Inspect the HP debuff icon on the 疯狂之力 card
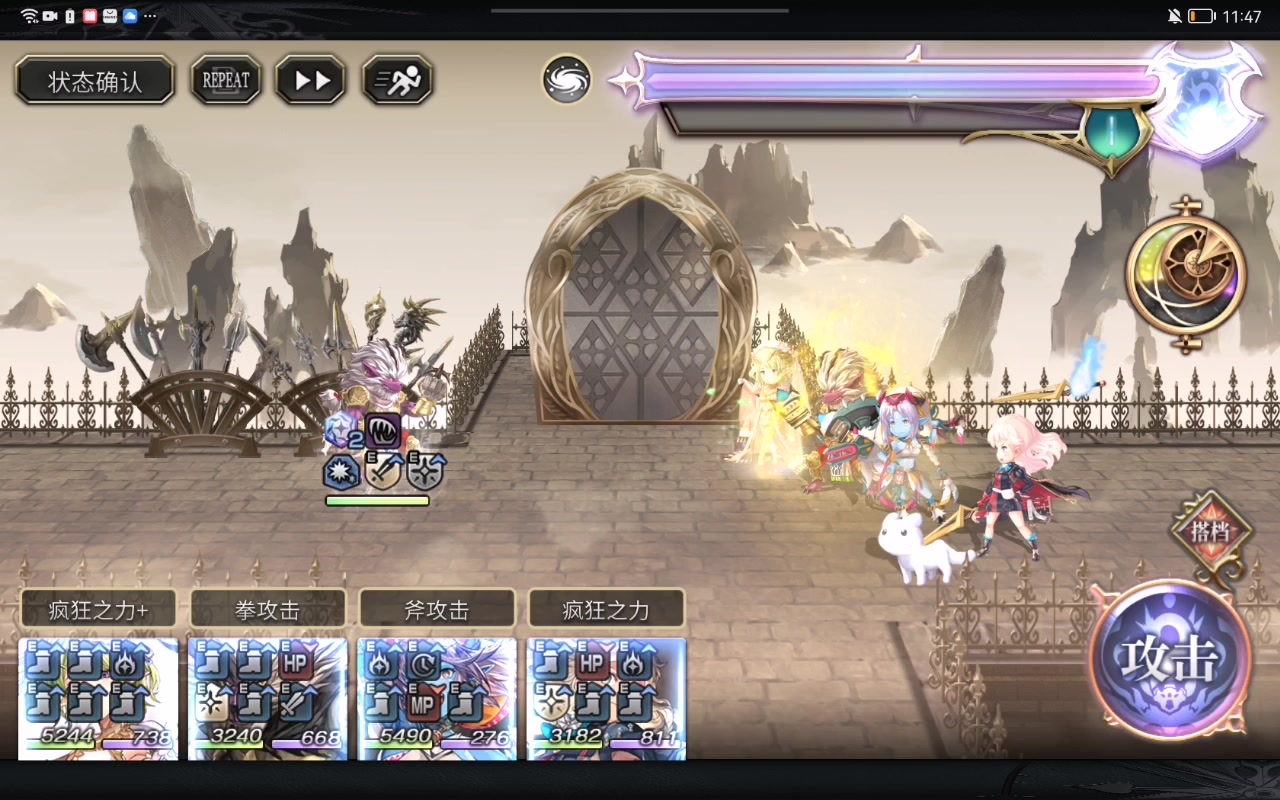 [x=594, y=664]
